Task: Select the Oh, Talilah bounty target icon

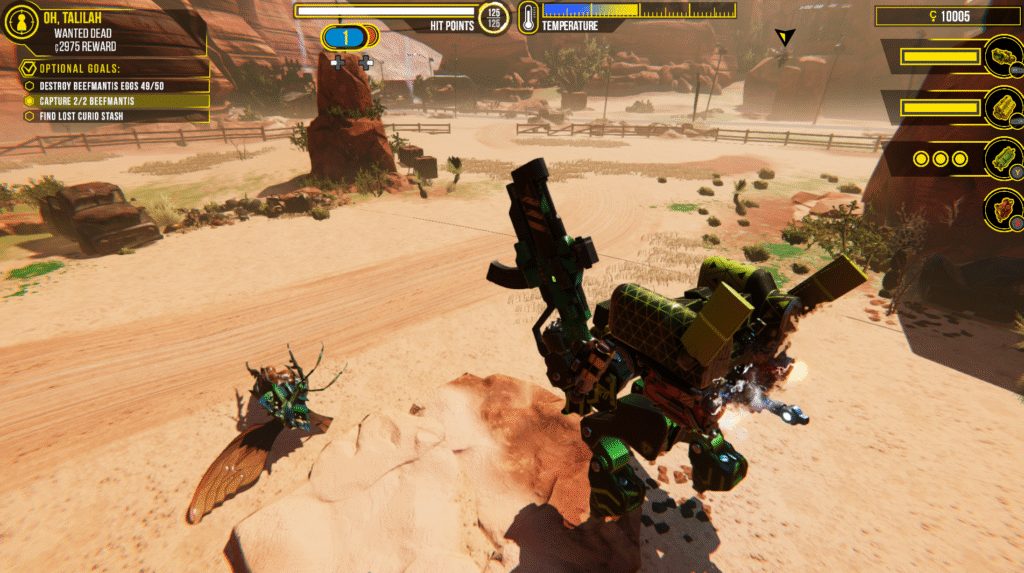Action: pyautogui.click(x=22, y=24)
